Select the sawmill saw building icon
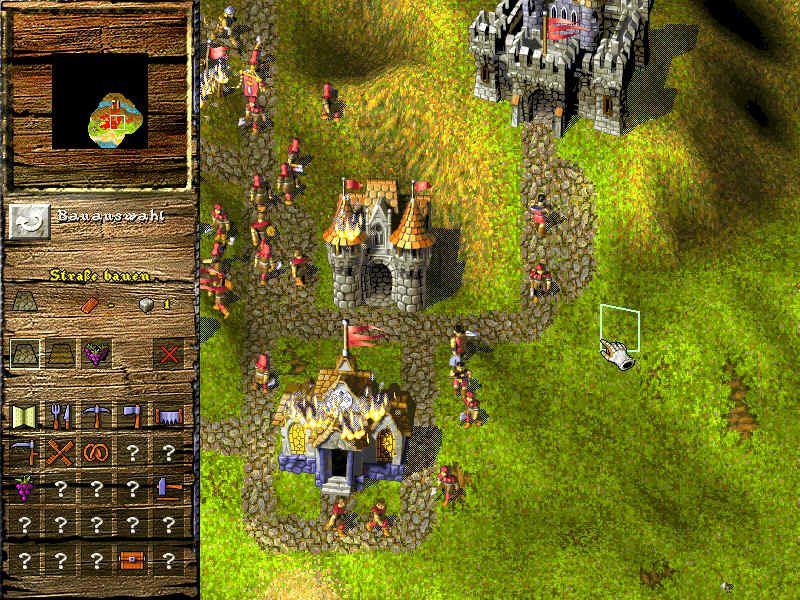 168,416
